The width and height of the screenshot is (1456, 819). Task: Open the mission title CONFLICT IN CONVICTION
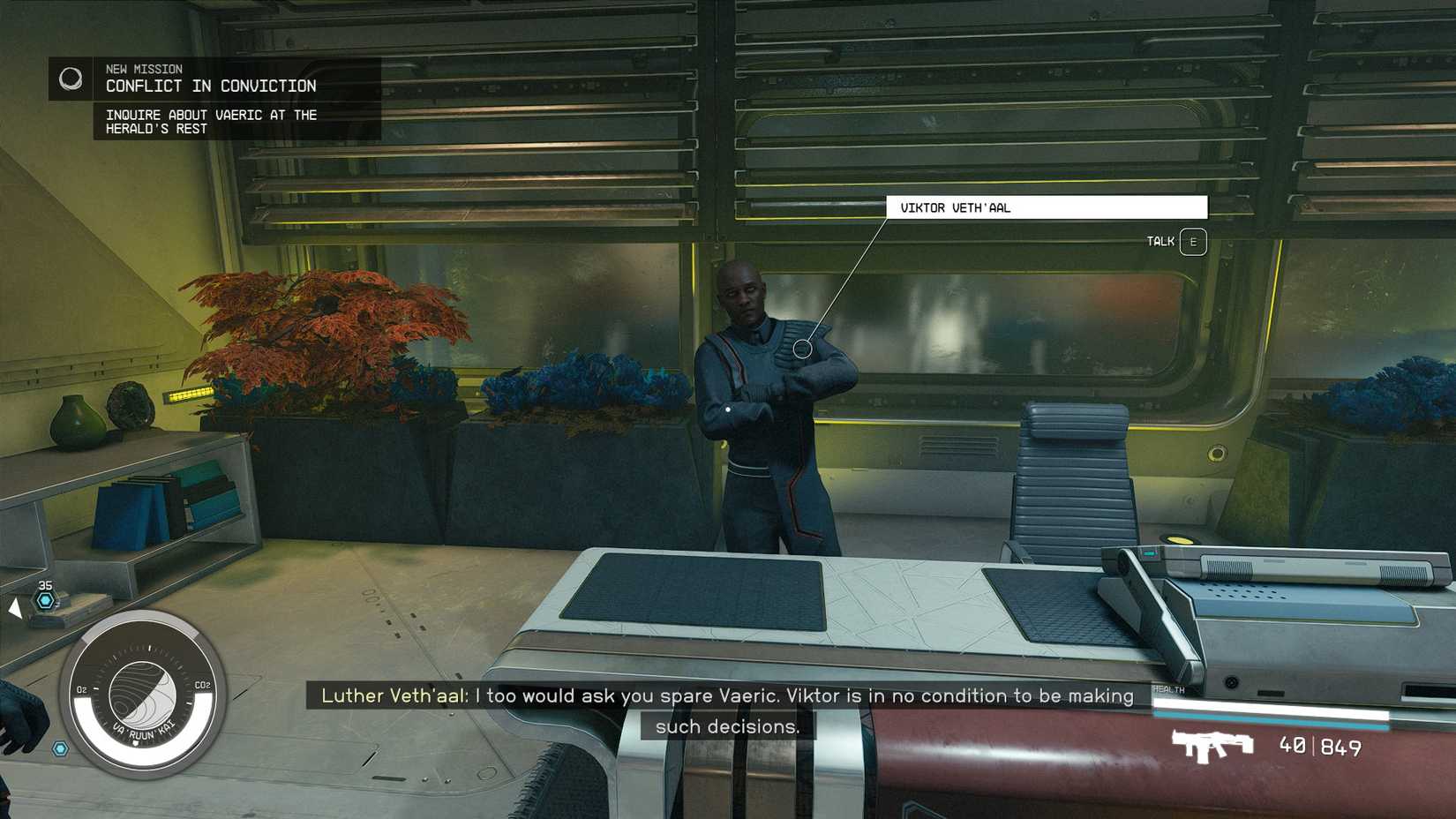click(x=211, y=86)
